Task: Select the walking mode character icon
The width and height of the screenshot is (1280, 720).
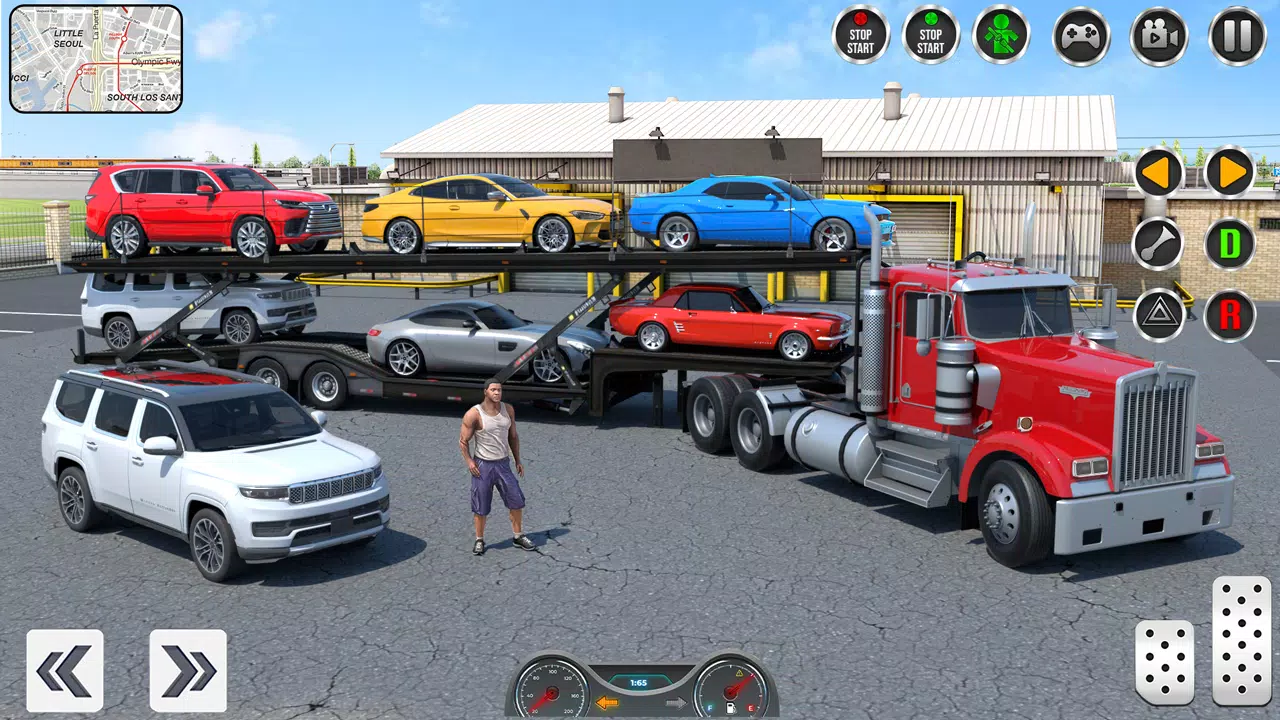Action: (x=1002, y=35)
